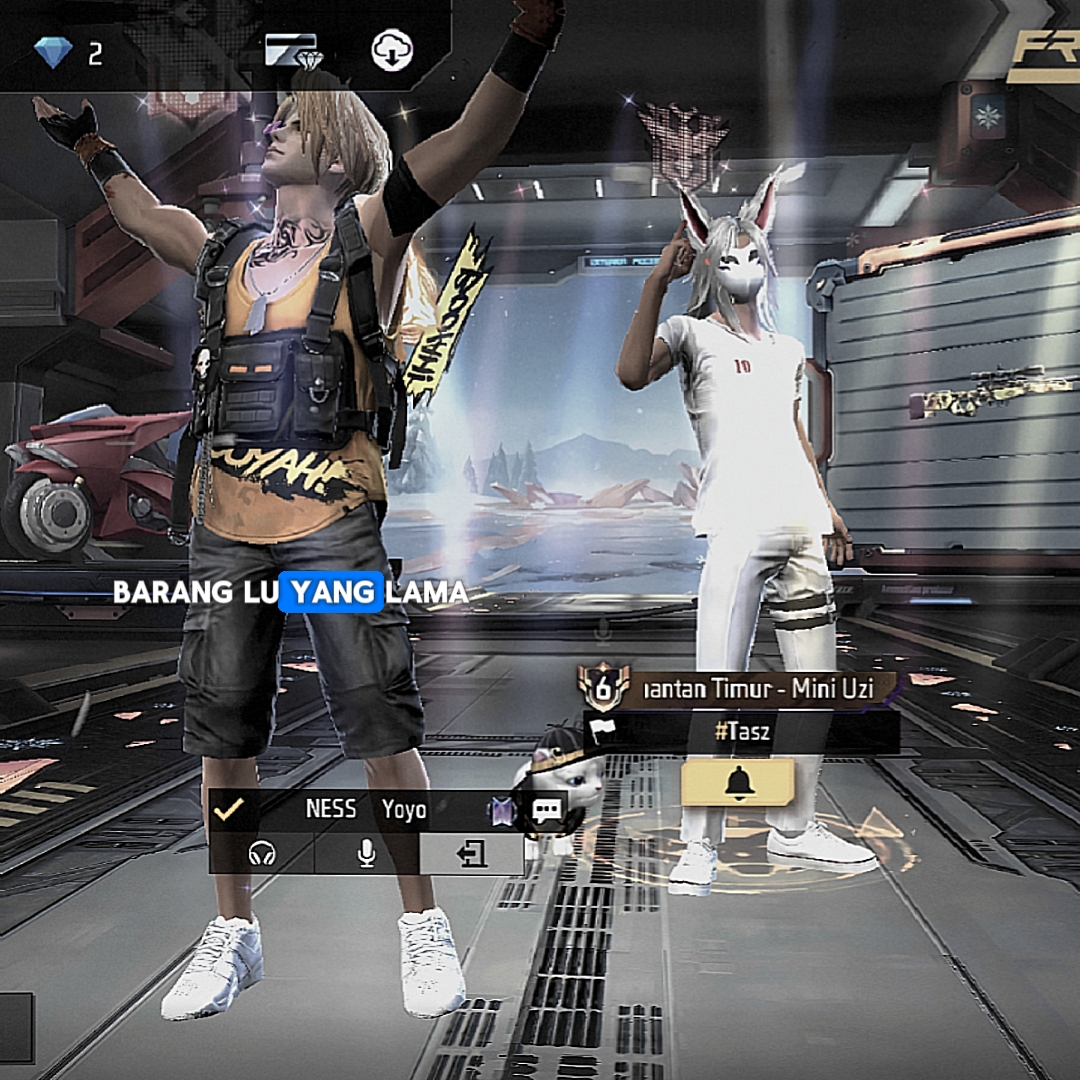Viewport: 1080px width, 1080px height.
Task: Toggle the headphones speaker button
Action: click(262, 854)
